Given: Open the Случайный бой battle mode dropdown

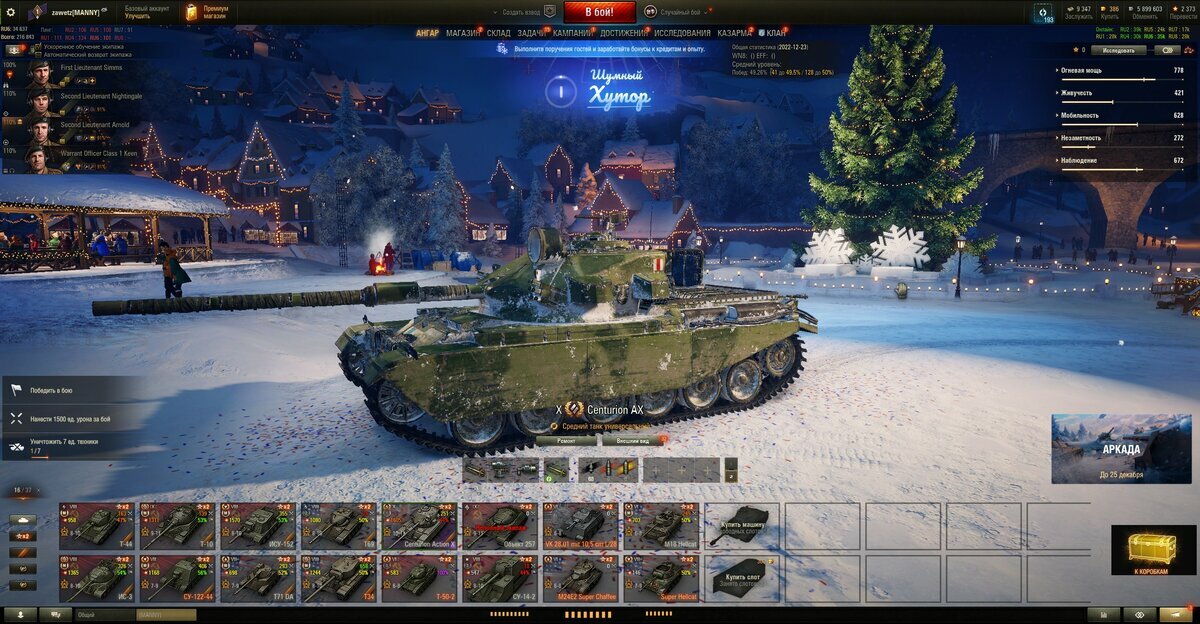Looking at the screenshot, I should click(680, 12).
